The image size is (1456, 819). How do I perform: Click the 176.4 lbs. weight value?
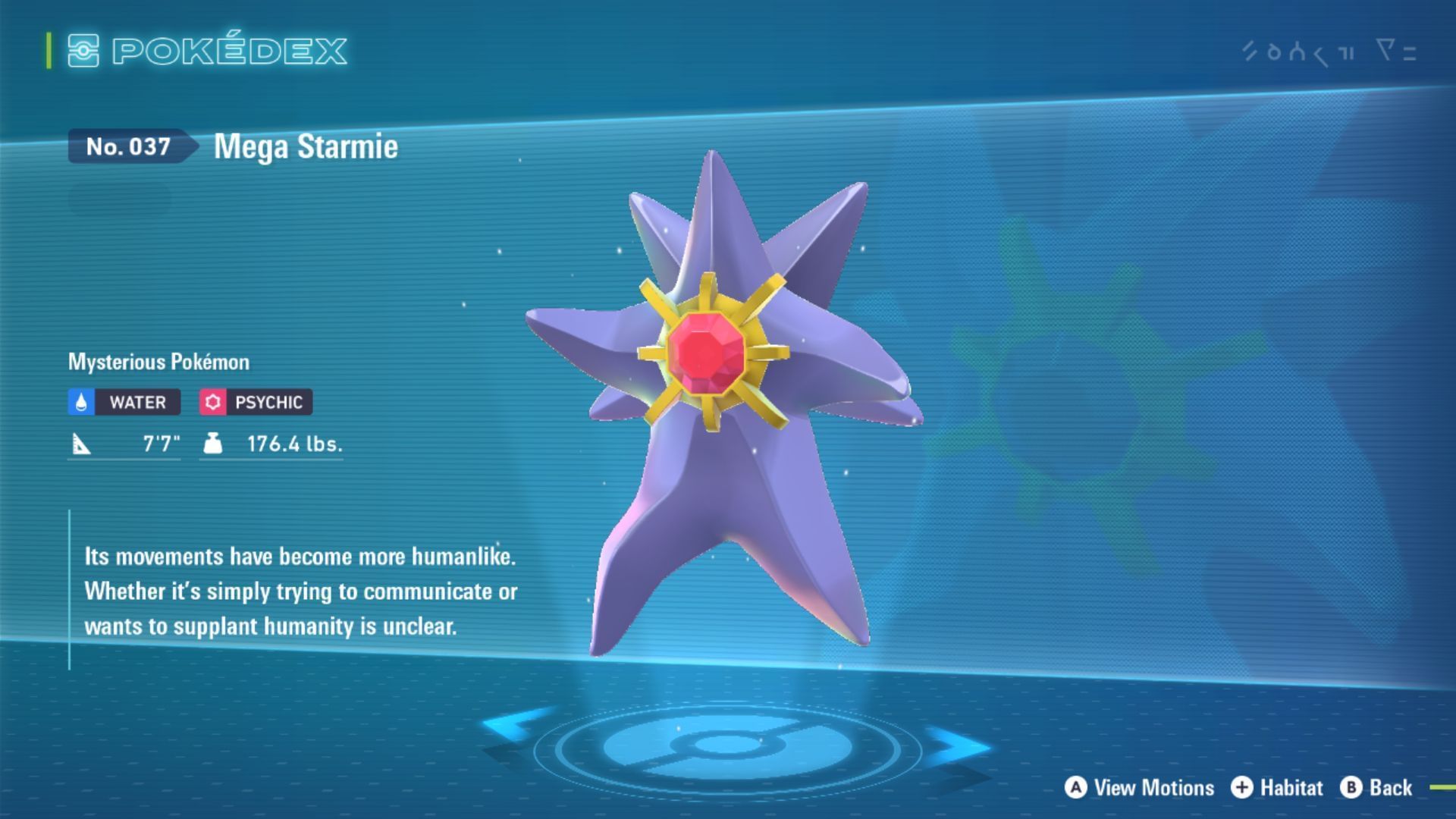pyautogui.click(x=294, y=444)
